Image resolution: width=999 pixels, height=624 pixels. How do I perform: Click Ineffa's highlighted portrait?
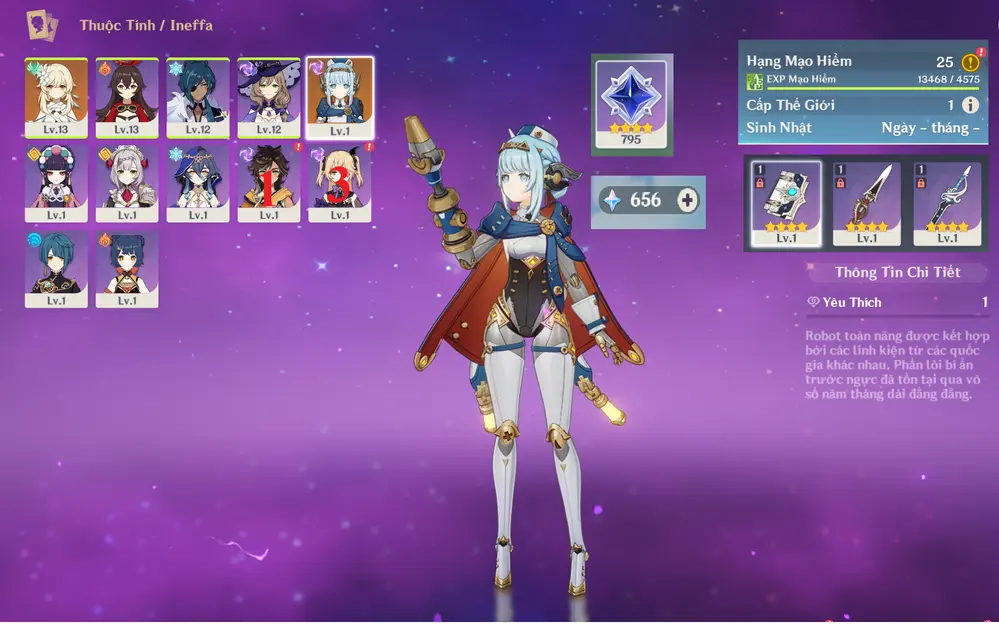(340, 97)
